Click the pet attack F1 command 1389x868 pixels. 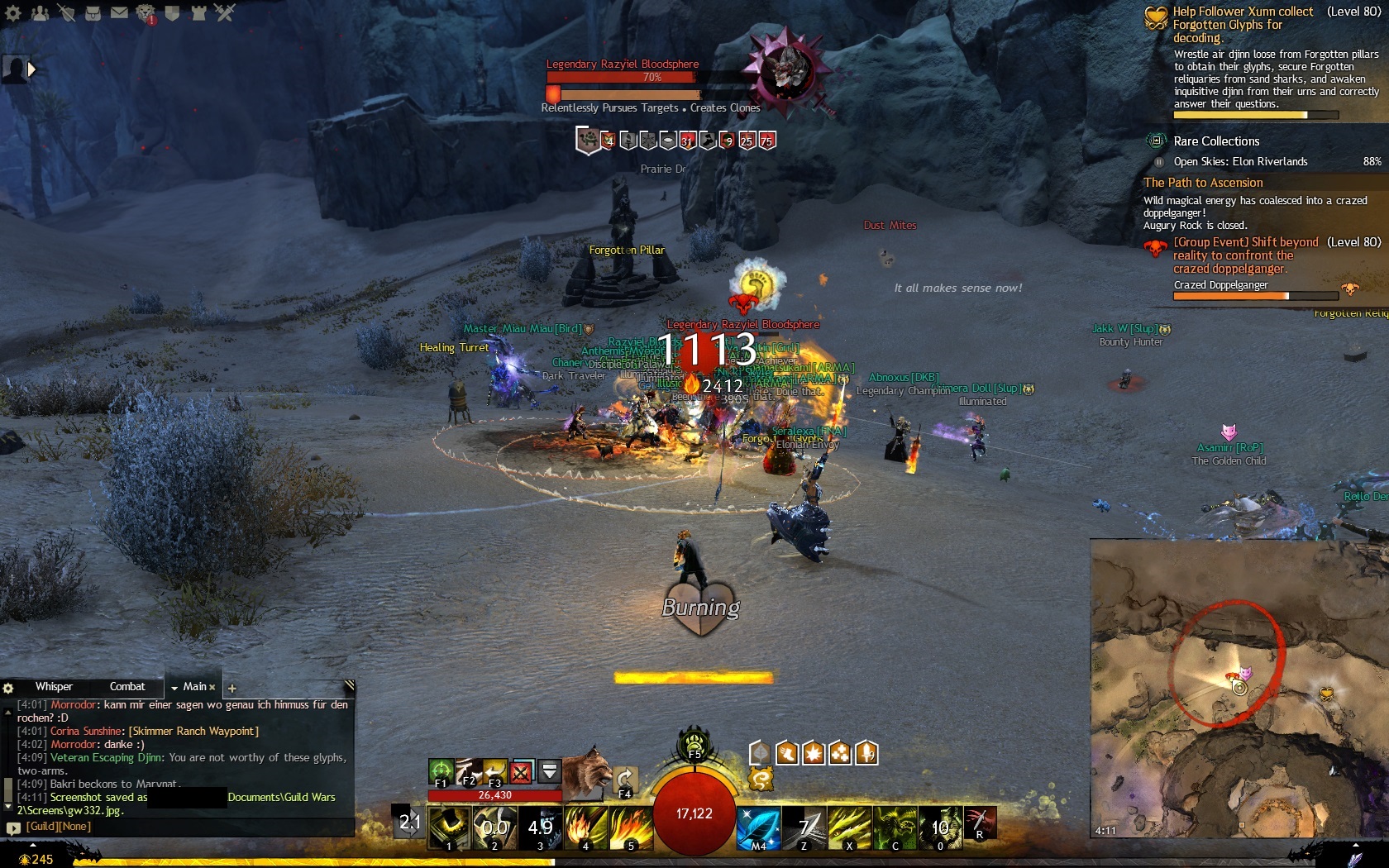coord(441,772)
